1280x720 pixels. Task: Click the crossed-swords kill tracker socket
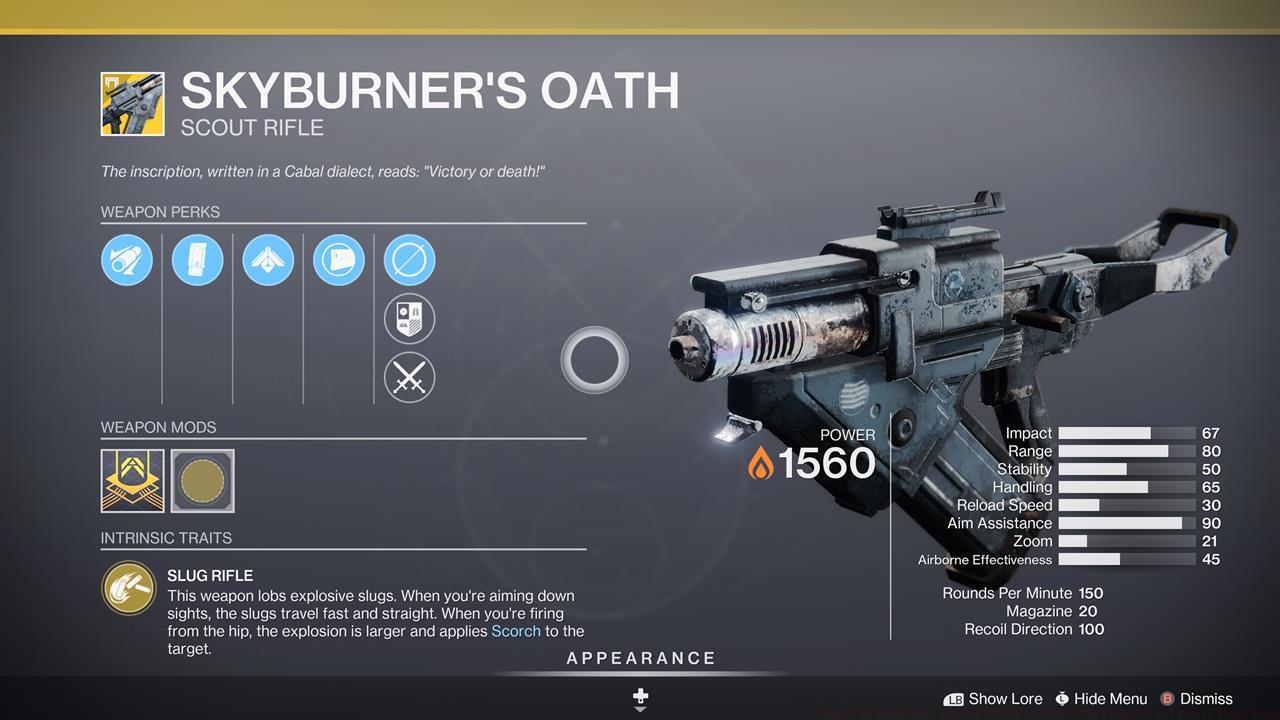pos(409,378)
